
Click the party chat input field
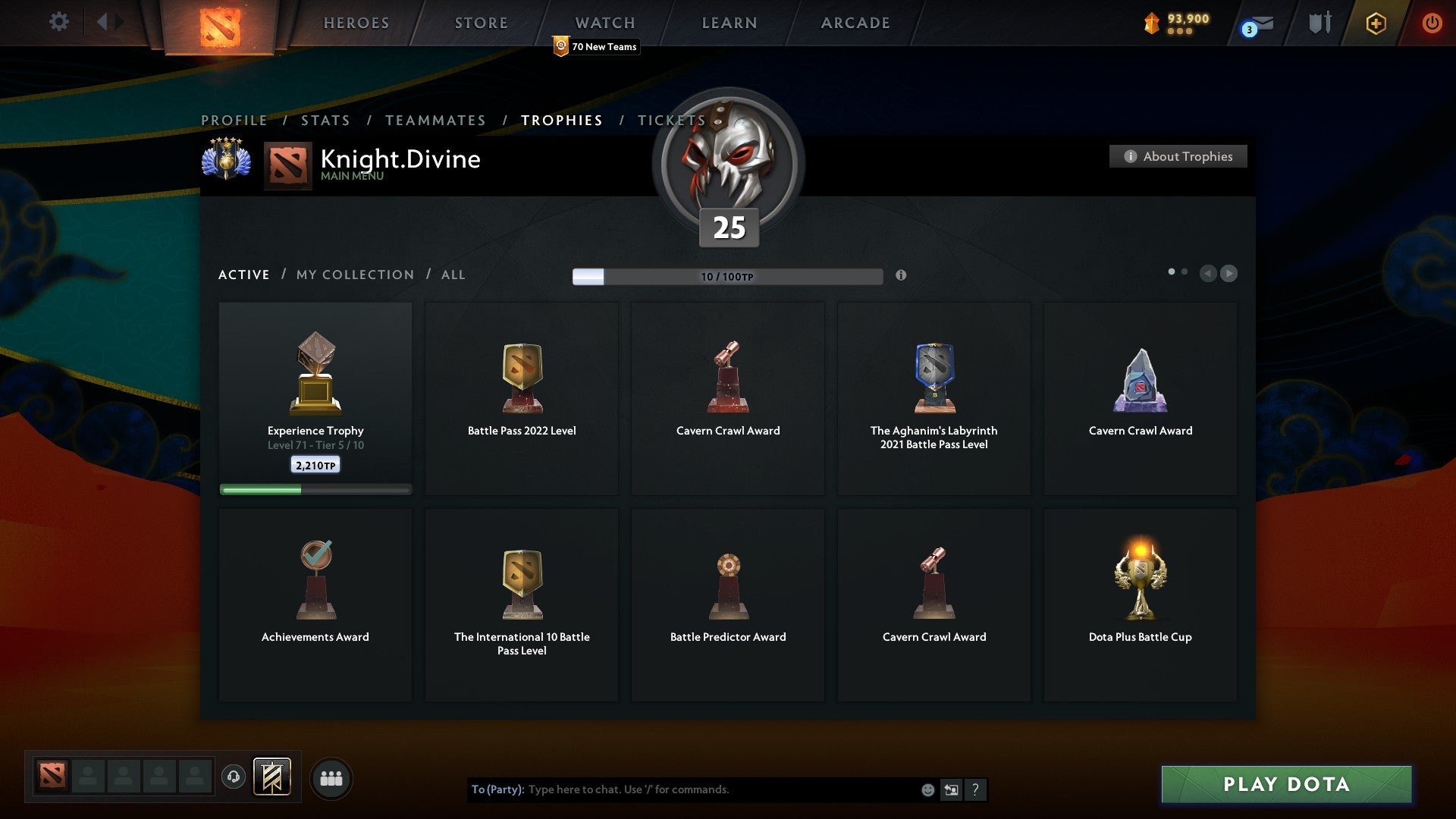click(x=705, y=789)
